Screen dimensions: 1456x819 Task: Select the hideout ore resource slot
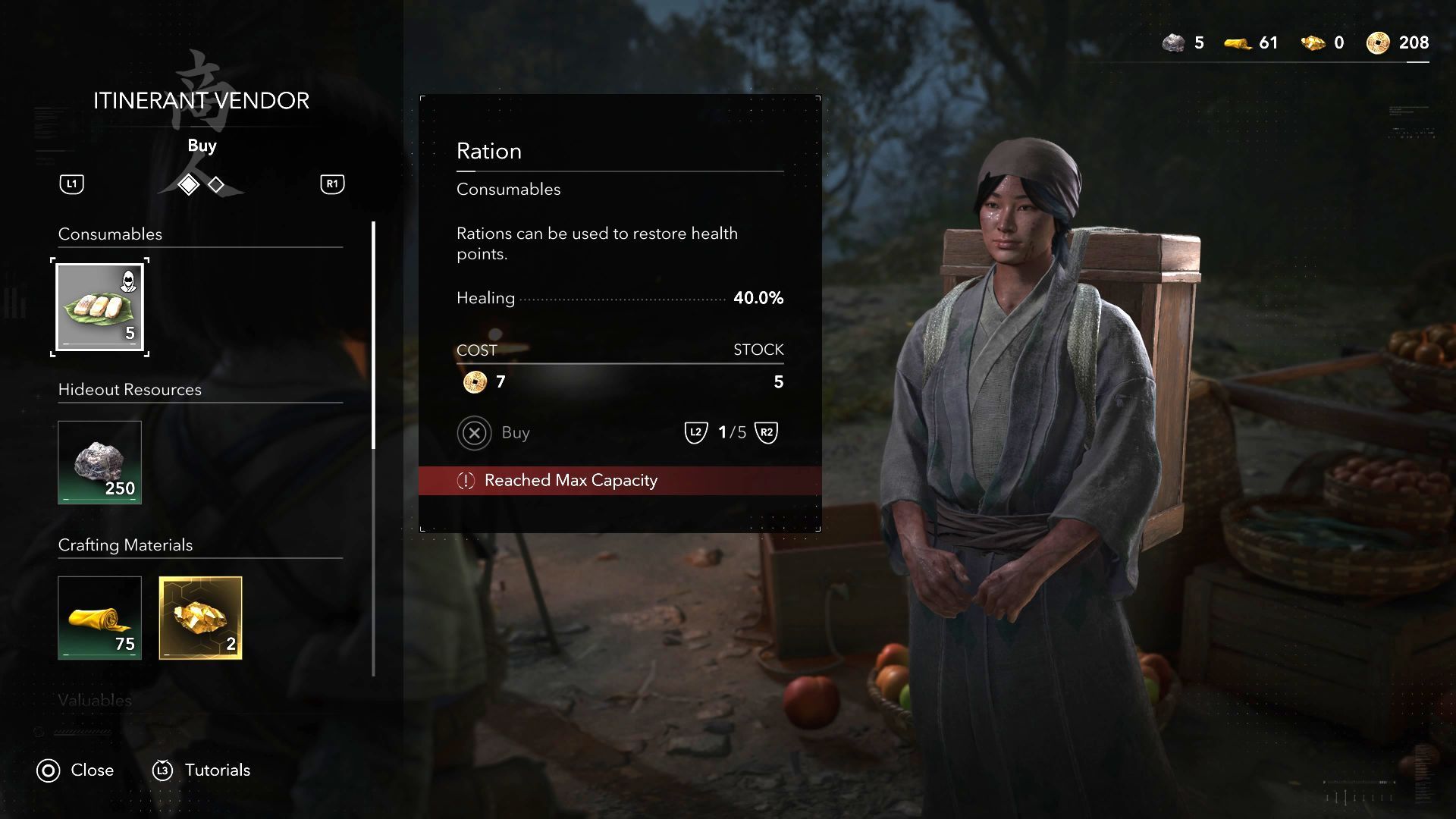click(x=100, y=463)
